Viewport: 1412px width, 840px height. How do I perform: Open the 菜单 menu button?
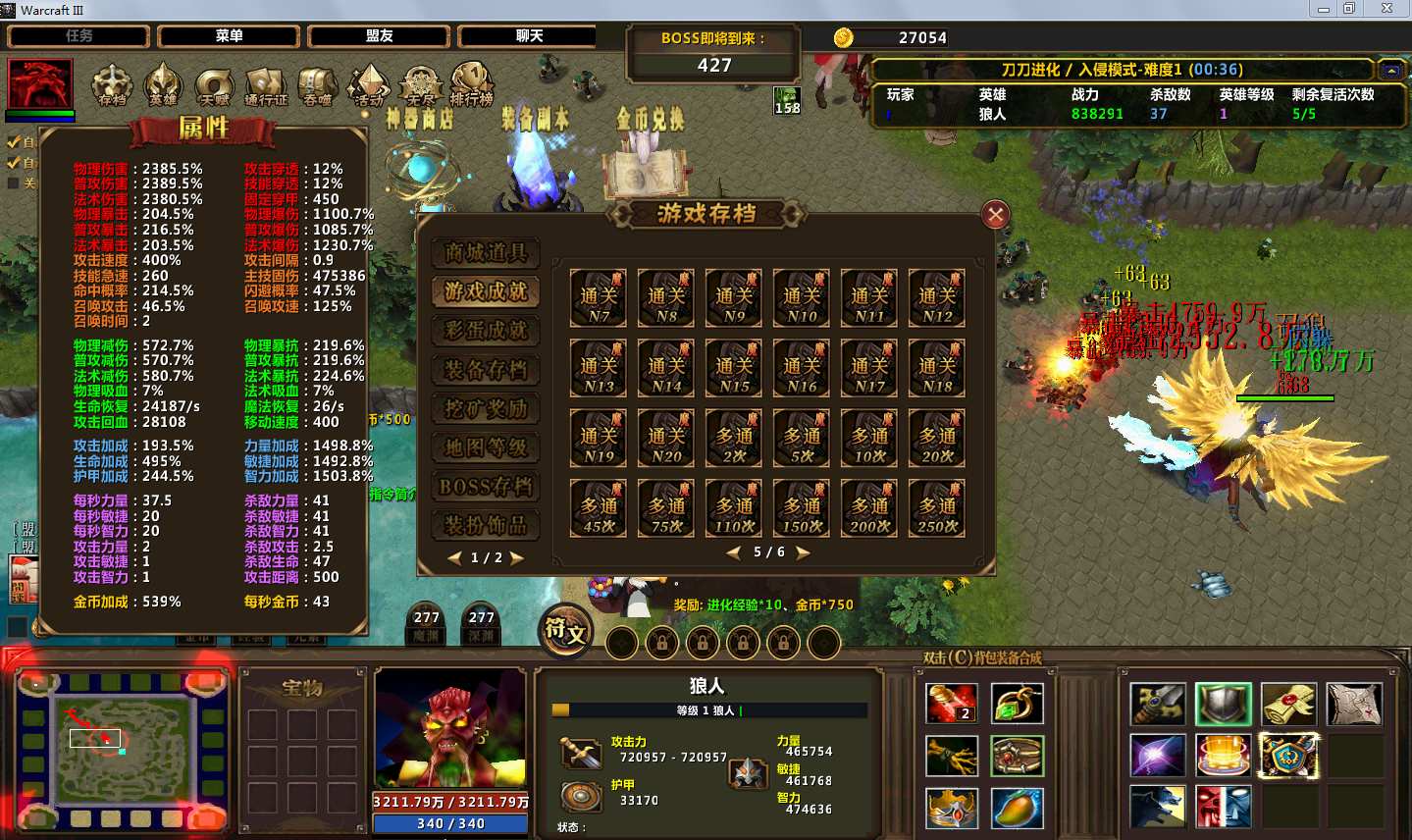tap(229, 36)
